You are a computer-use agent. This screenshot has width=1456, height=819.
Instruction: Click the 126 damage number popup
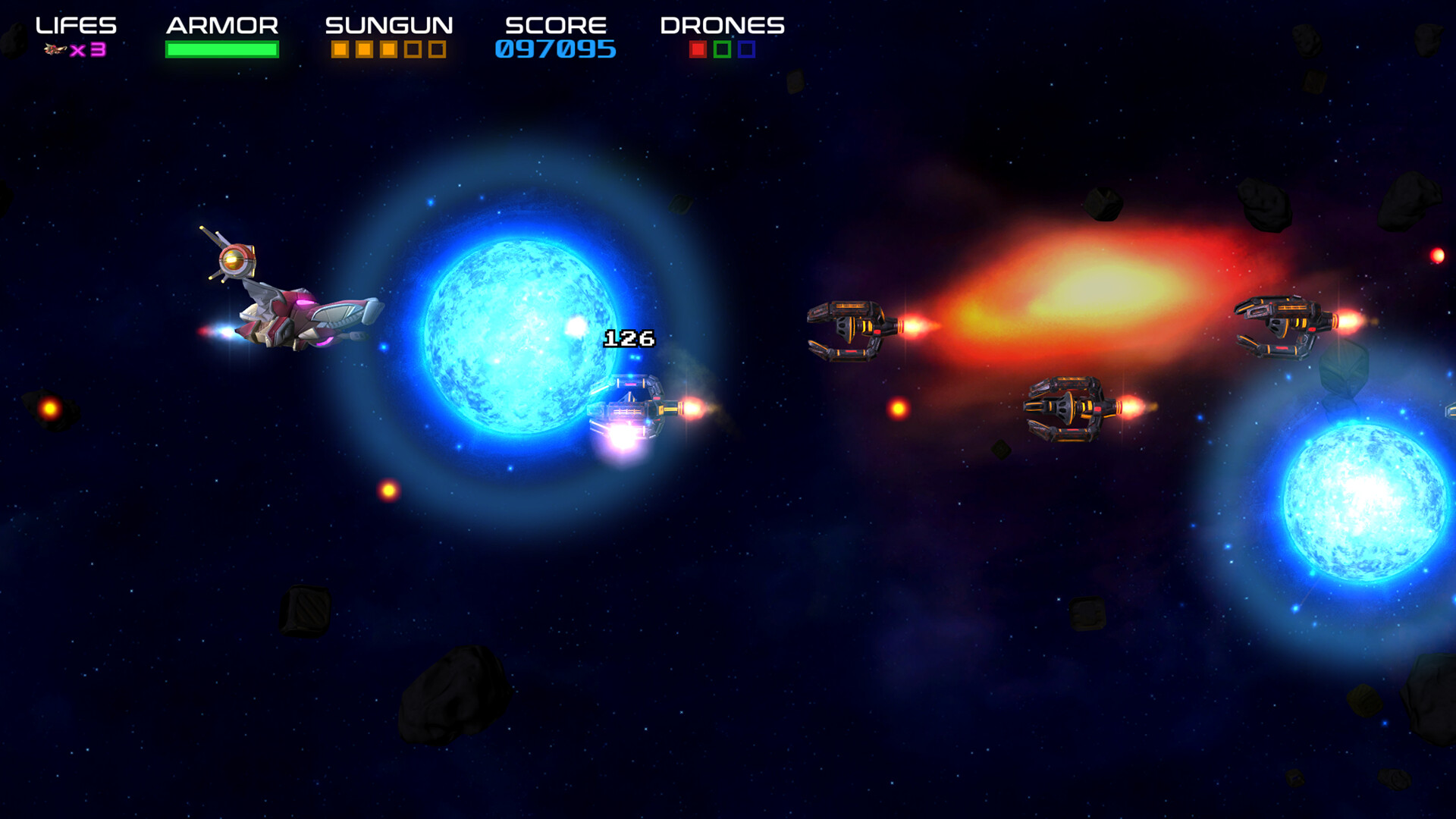[628, 338]
